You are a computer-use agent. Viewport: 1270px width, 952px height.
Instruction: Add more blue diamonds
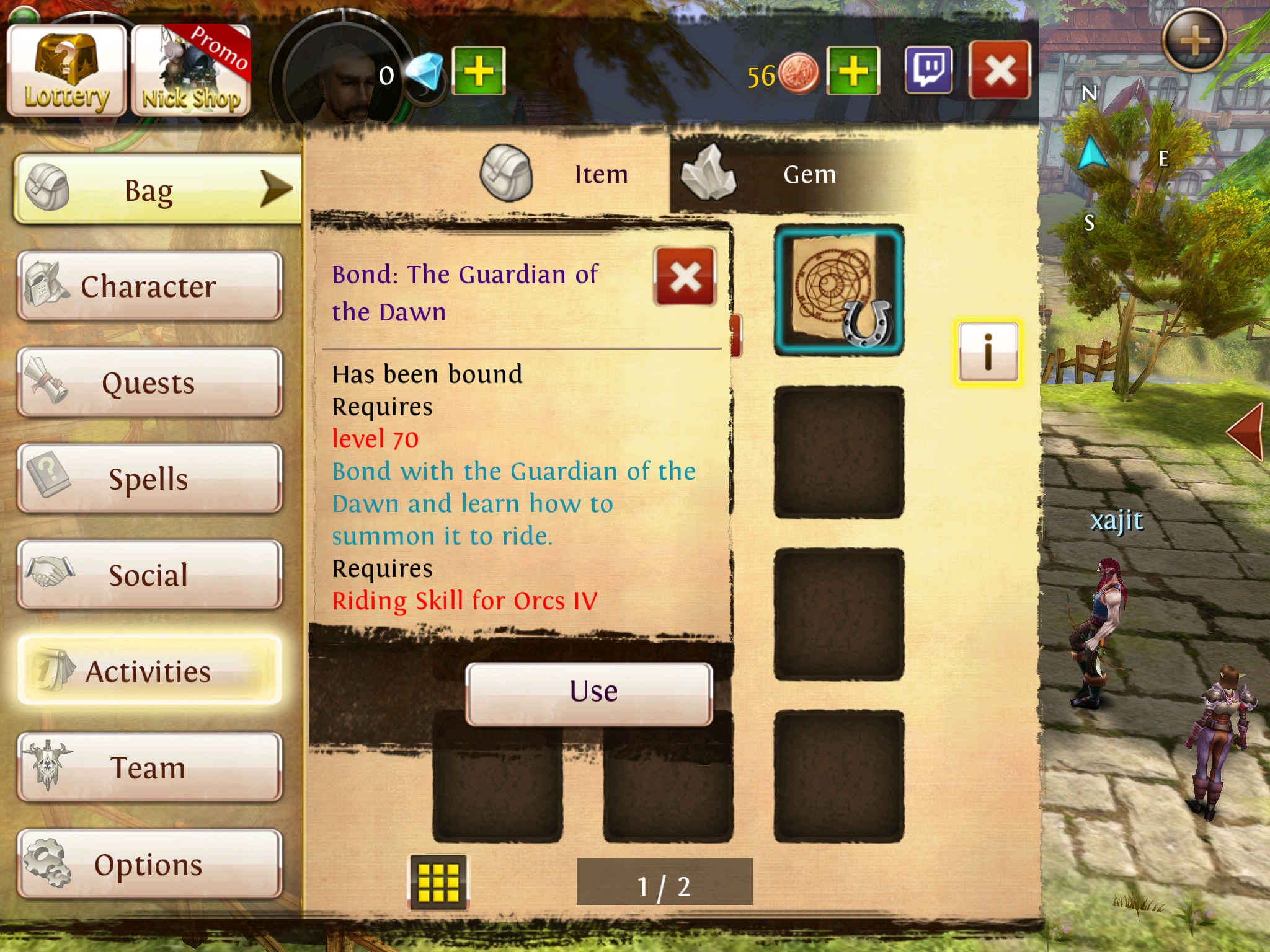tap(479, 71)
